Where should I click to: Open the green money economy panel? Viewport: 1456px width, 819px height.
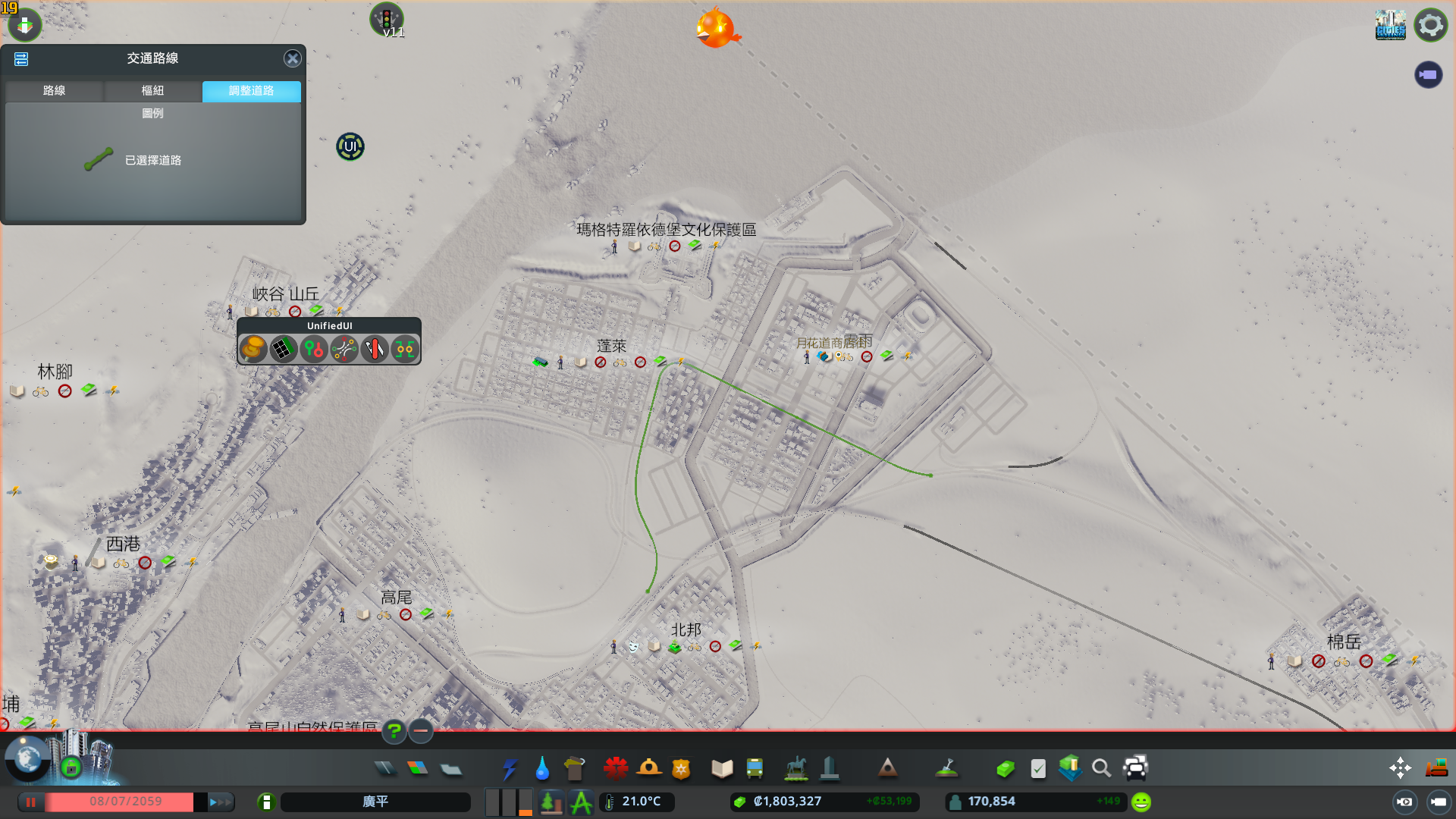coord(1006,769)
